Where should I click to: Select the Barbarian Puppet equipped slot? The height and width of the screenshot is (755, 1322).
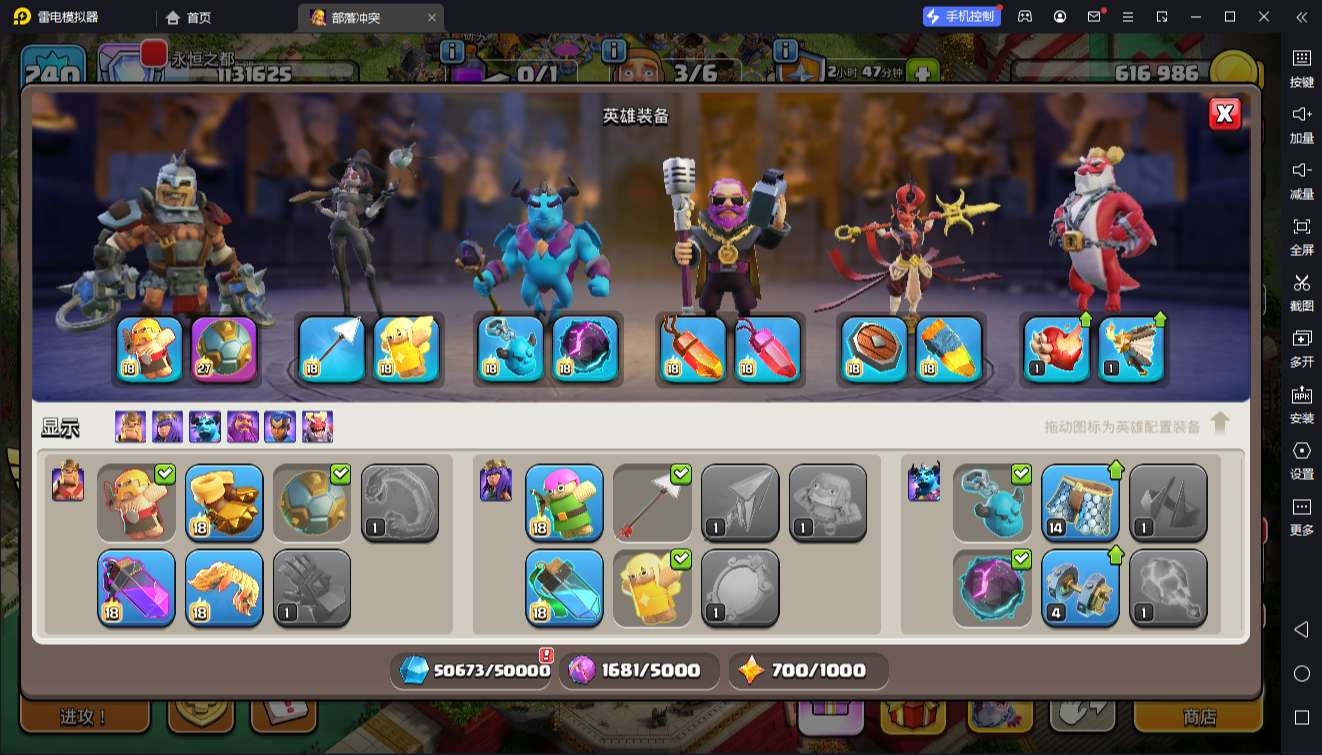coord(150,349)
